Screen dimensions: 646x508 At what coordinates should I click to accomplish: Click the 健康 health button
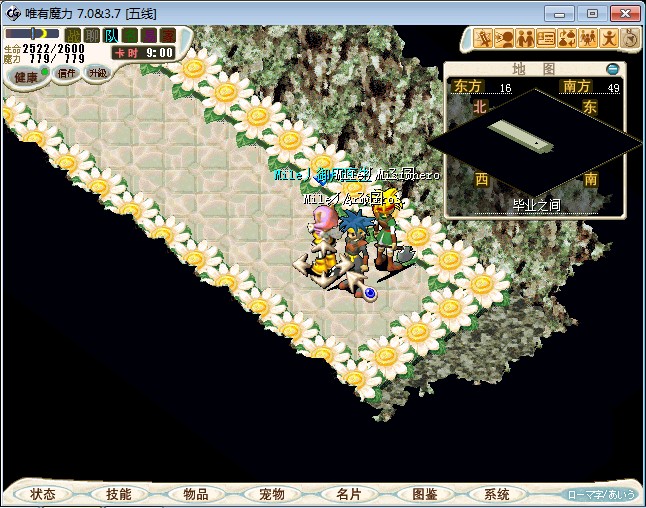click(x=26, y=77)
